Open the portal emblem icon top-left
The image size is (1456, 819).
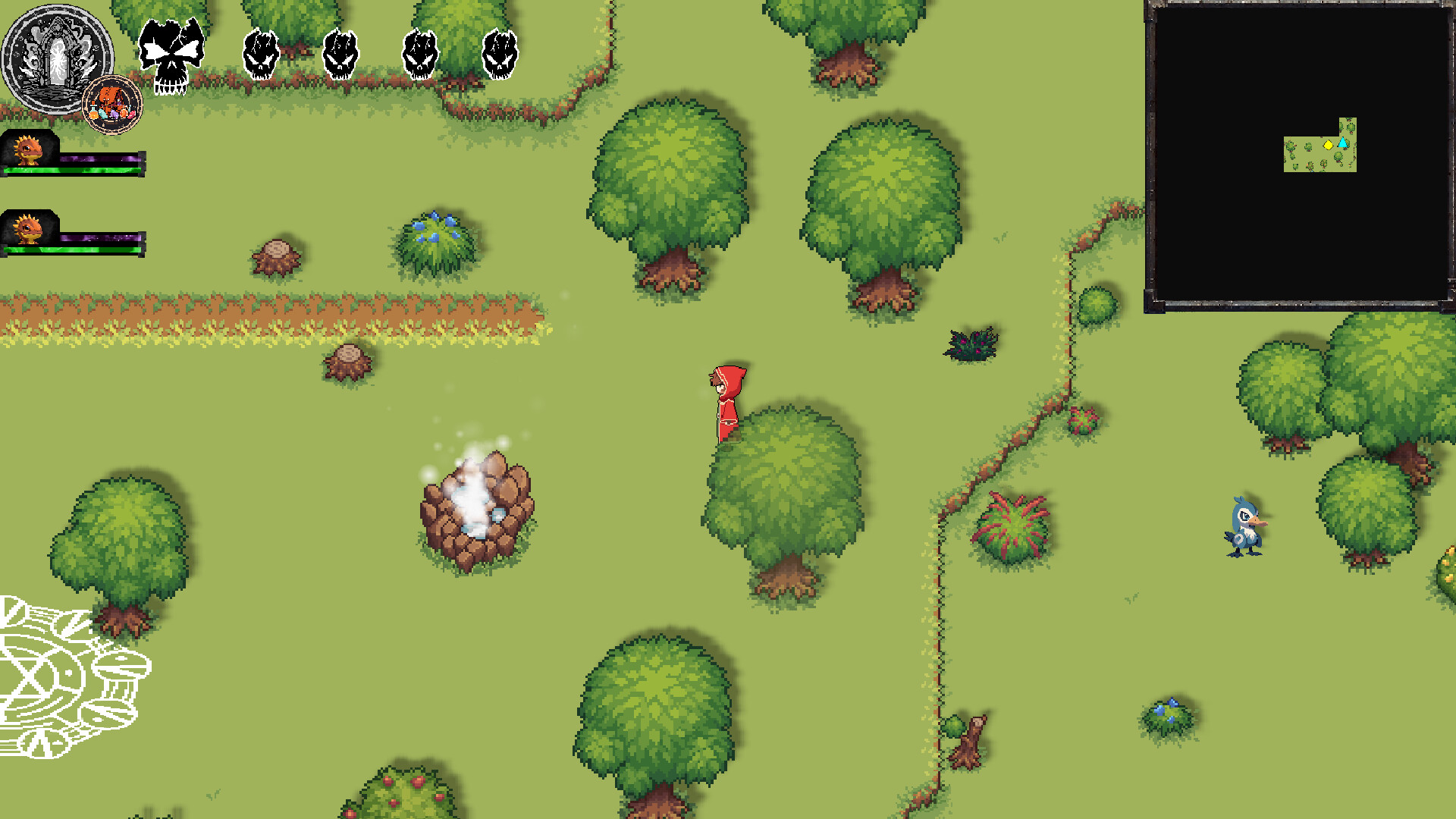[57, 57]
